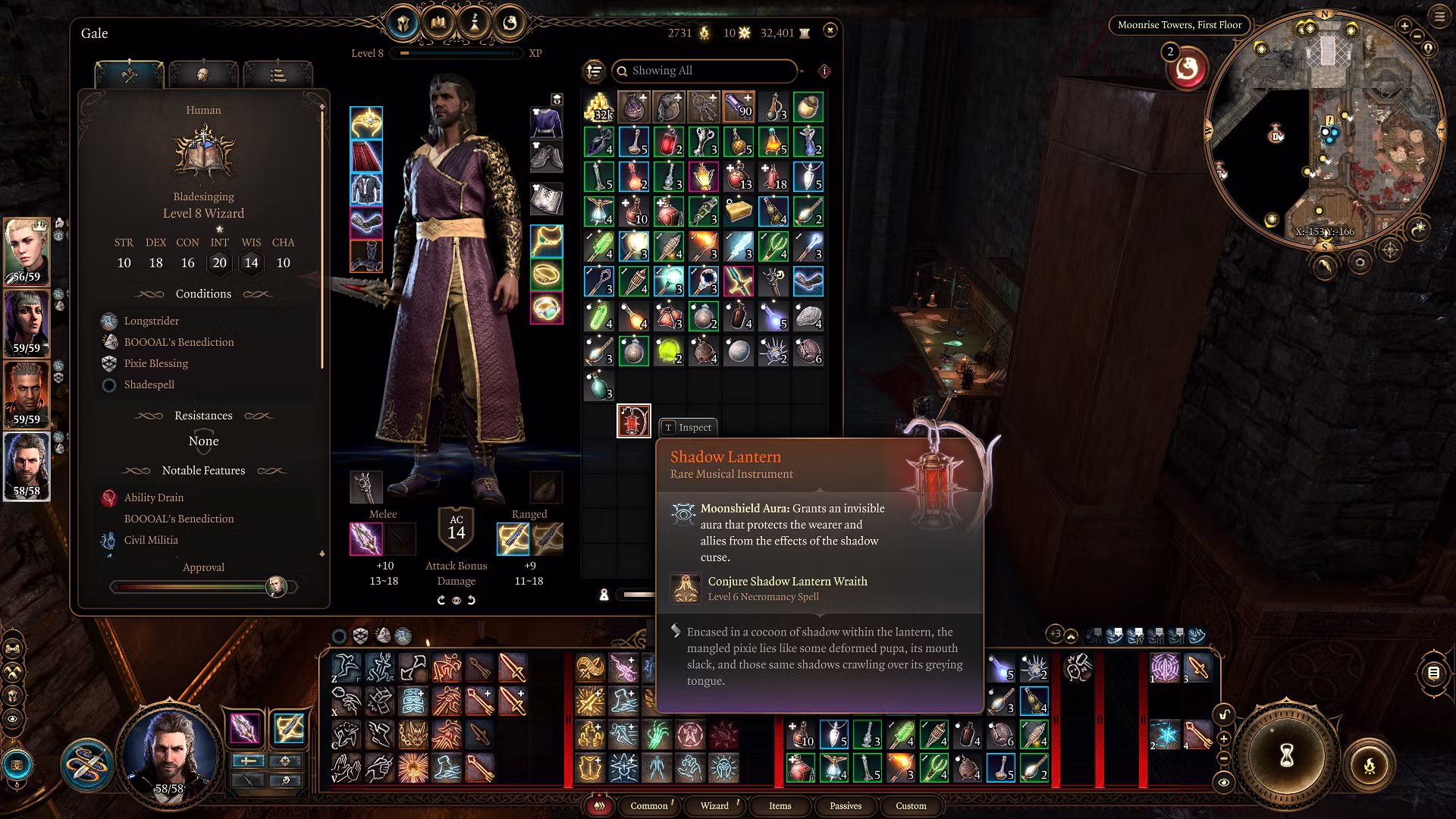Open the inventory sort options
Screen dimensions: 1456x819
(594, 71)
